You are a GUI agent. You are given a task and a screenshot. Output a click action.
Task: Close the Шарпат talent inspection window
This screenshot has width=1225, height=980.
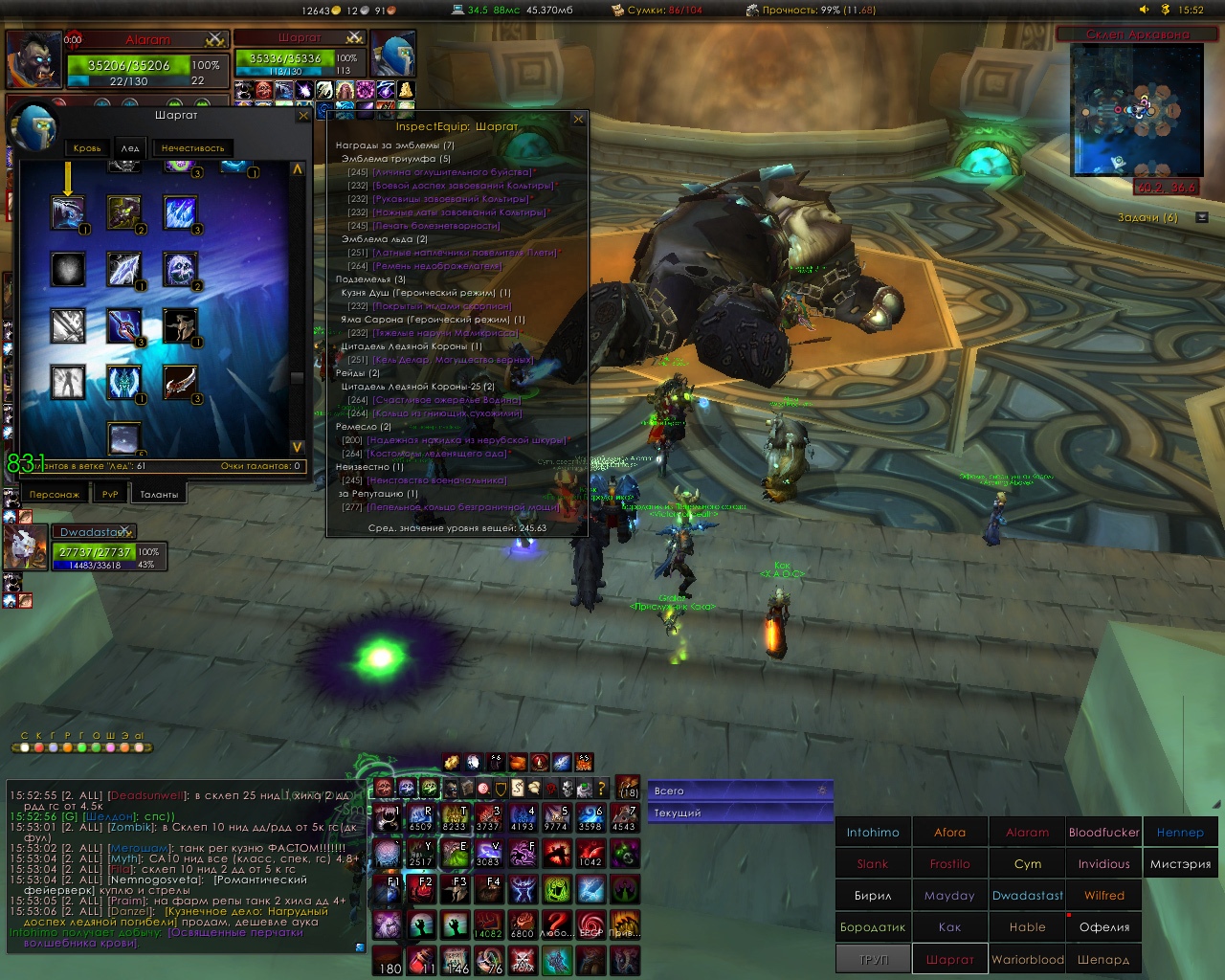pos(303,116)
